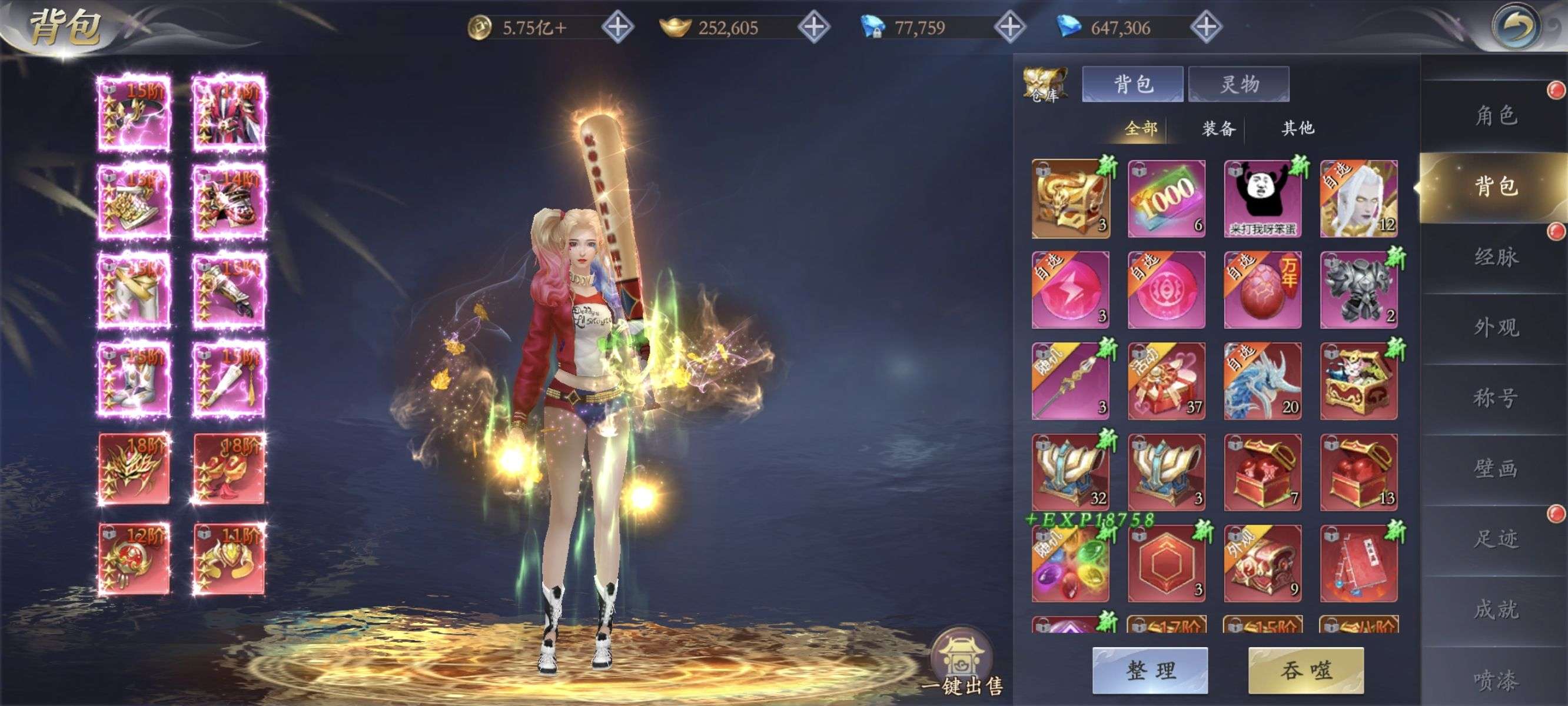1568x706 pixels.
Task: Add more gold ingots with plus button
Action: pyautogui.click(x=814, y=28)
